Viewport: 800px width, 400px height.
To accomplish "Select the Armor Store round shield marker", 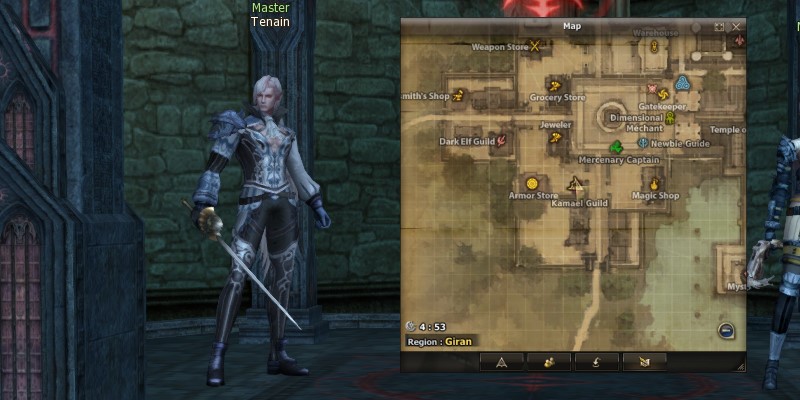I will pos(532,183).
